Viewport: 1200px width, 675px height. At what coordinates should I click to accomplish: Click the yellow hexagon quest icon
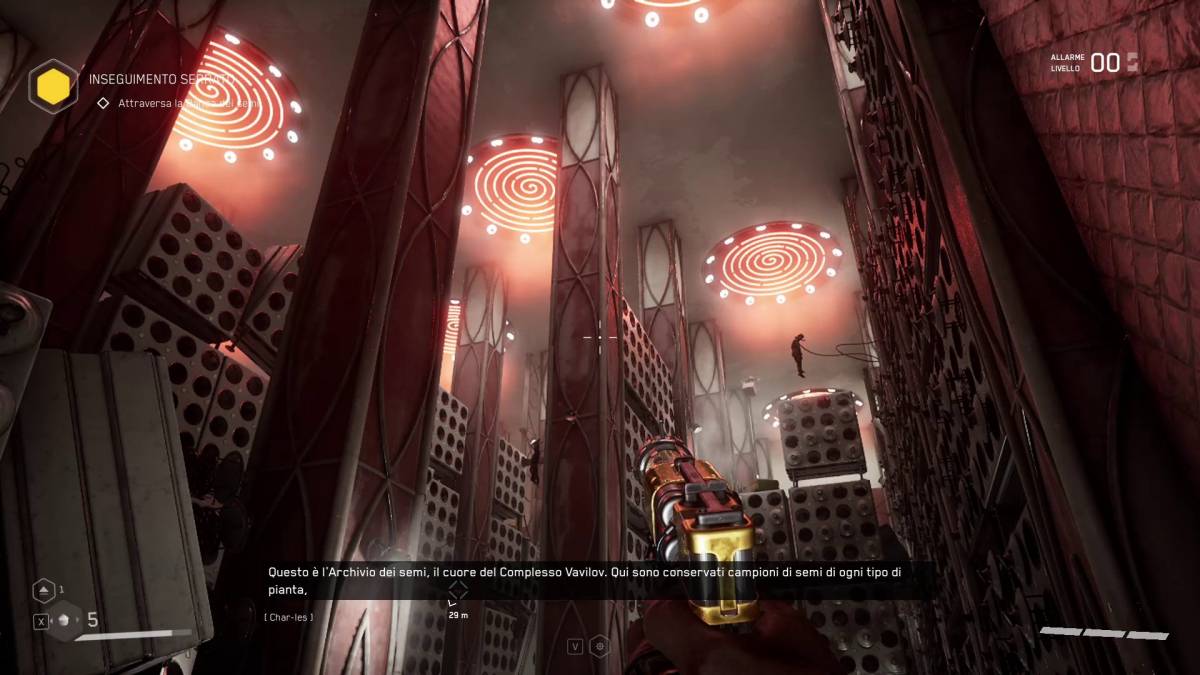[53, 86]
